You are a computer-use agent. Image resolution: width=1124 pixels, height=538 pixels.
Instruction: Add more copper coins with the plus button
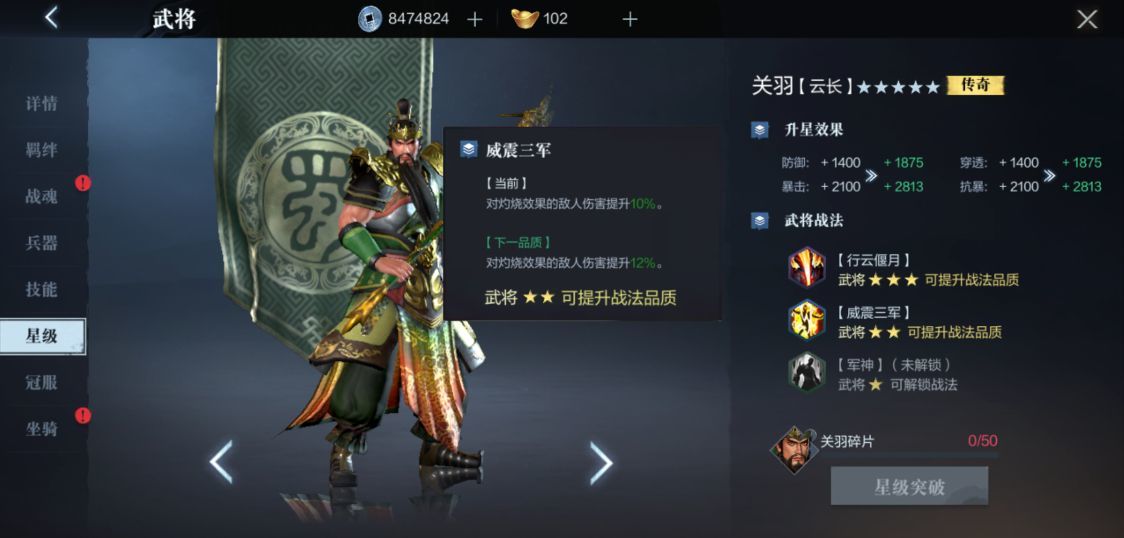click(x=475, y=19)
